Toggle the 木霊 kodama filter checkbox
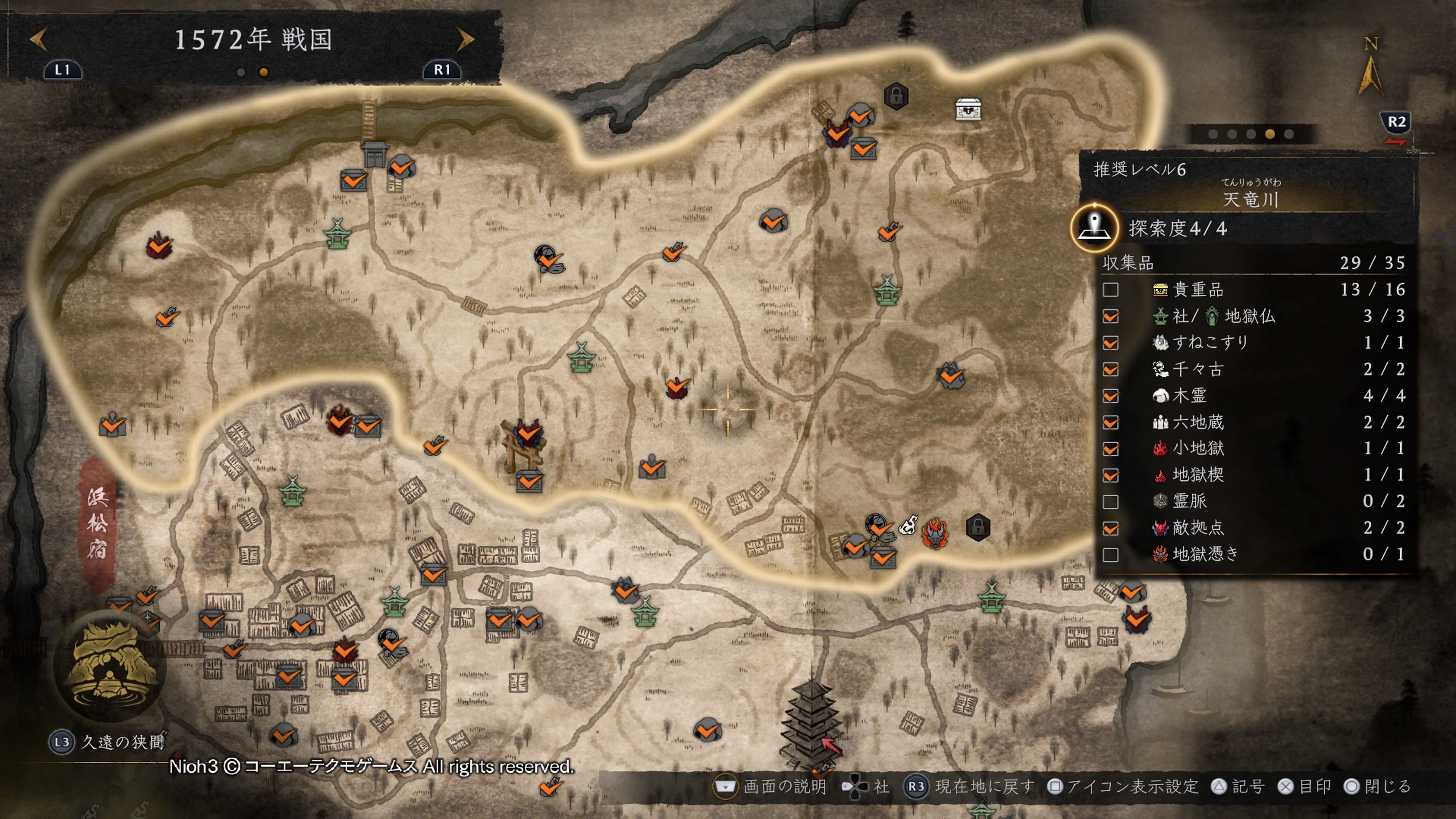Image resolution: width=1456 pixels, height=819 pixels. 1110,396
